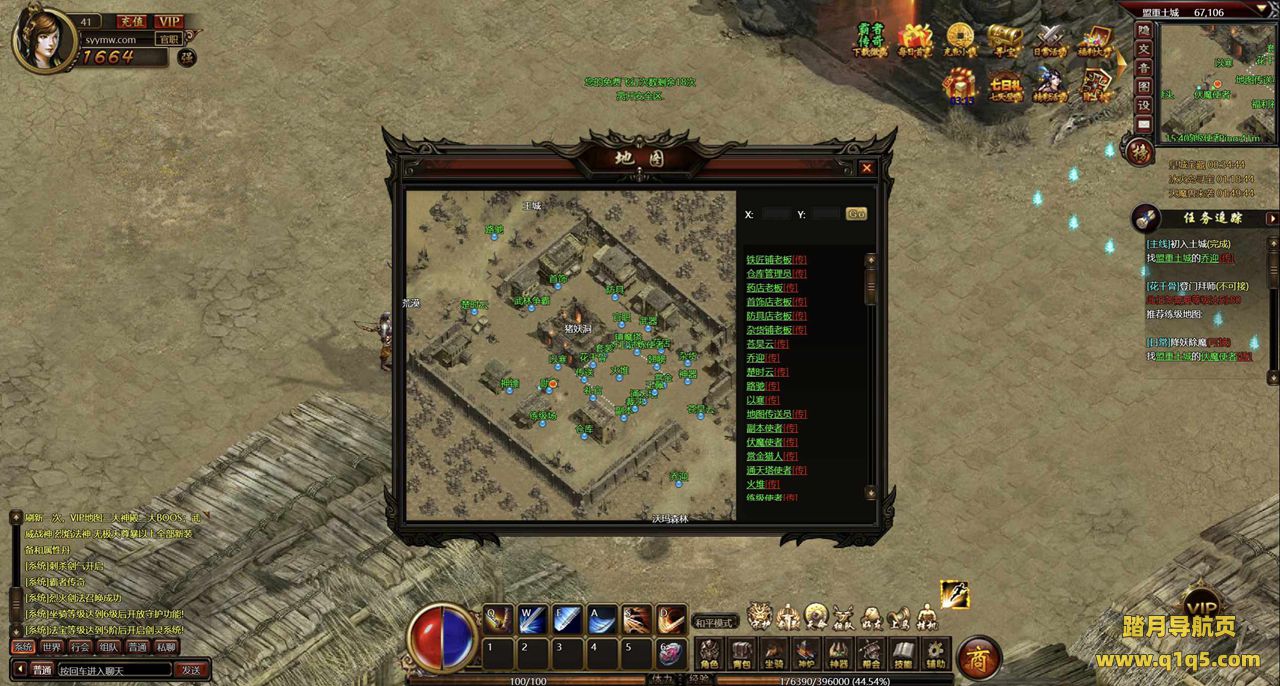Choose 地图传送员 from the NPC list

coord(769,414)
